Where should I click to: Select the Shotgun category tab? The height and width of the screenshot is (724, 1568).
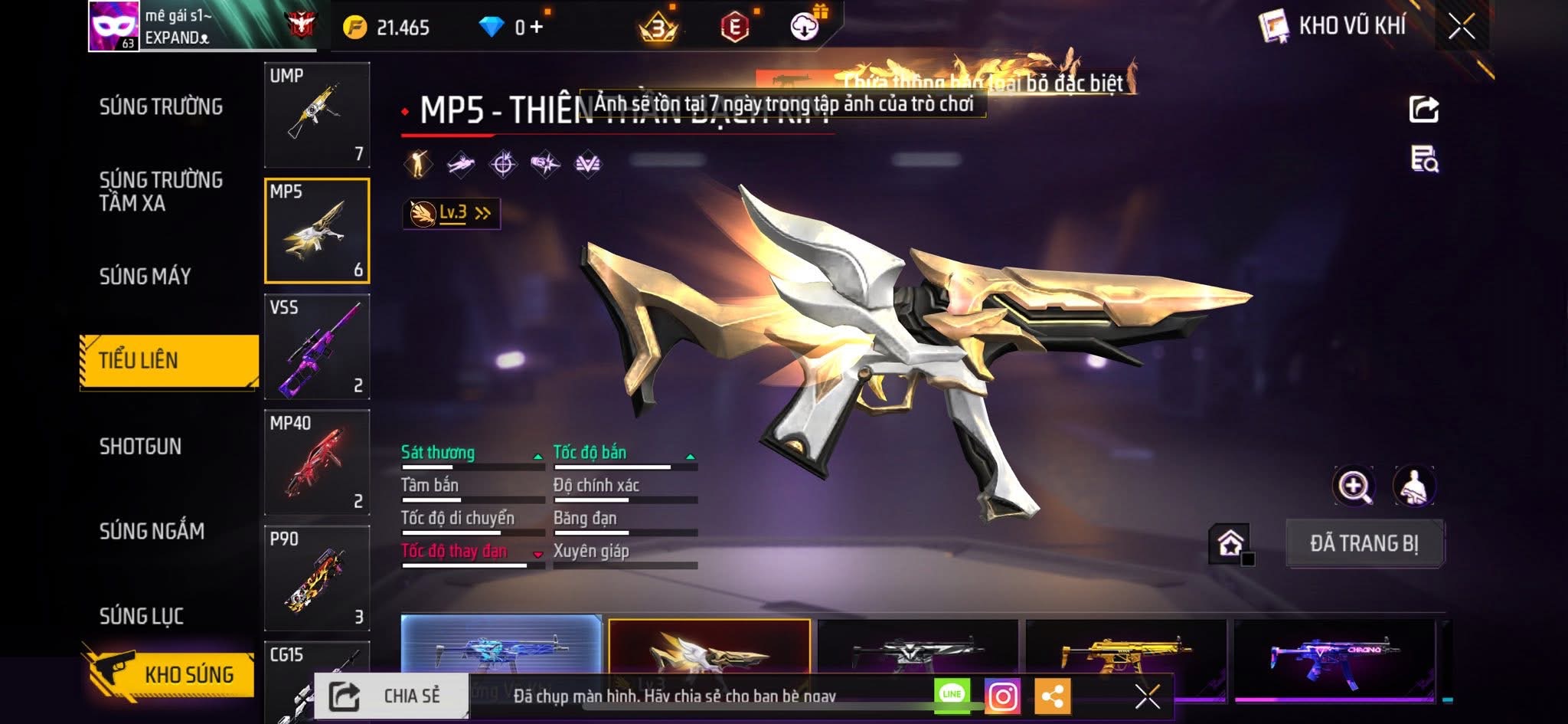[x=140, y=447]
